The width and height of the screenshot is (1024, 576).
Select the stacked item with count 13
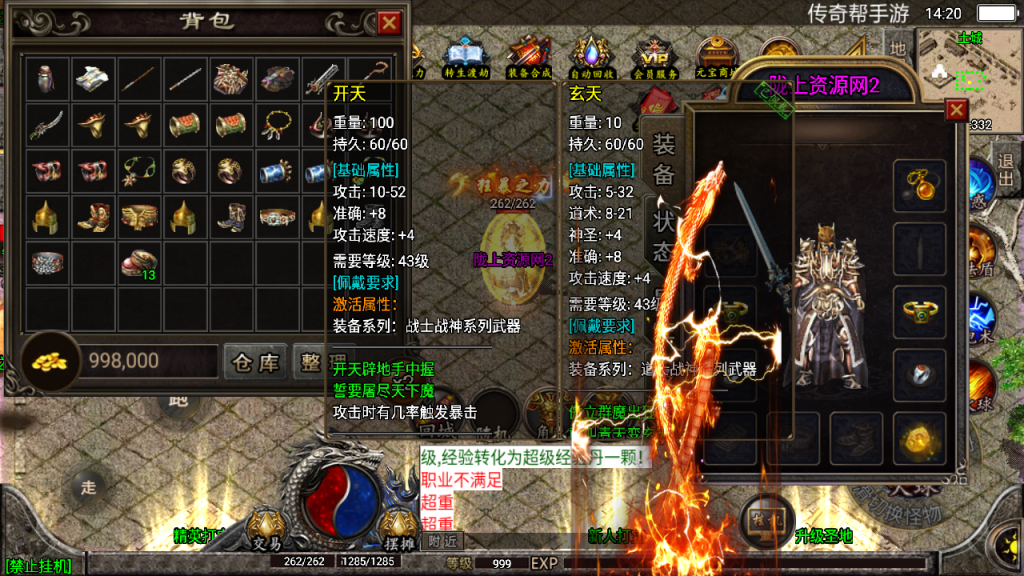tap(140, 263)
